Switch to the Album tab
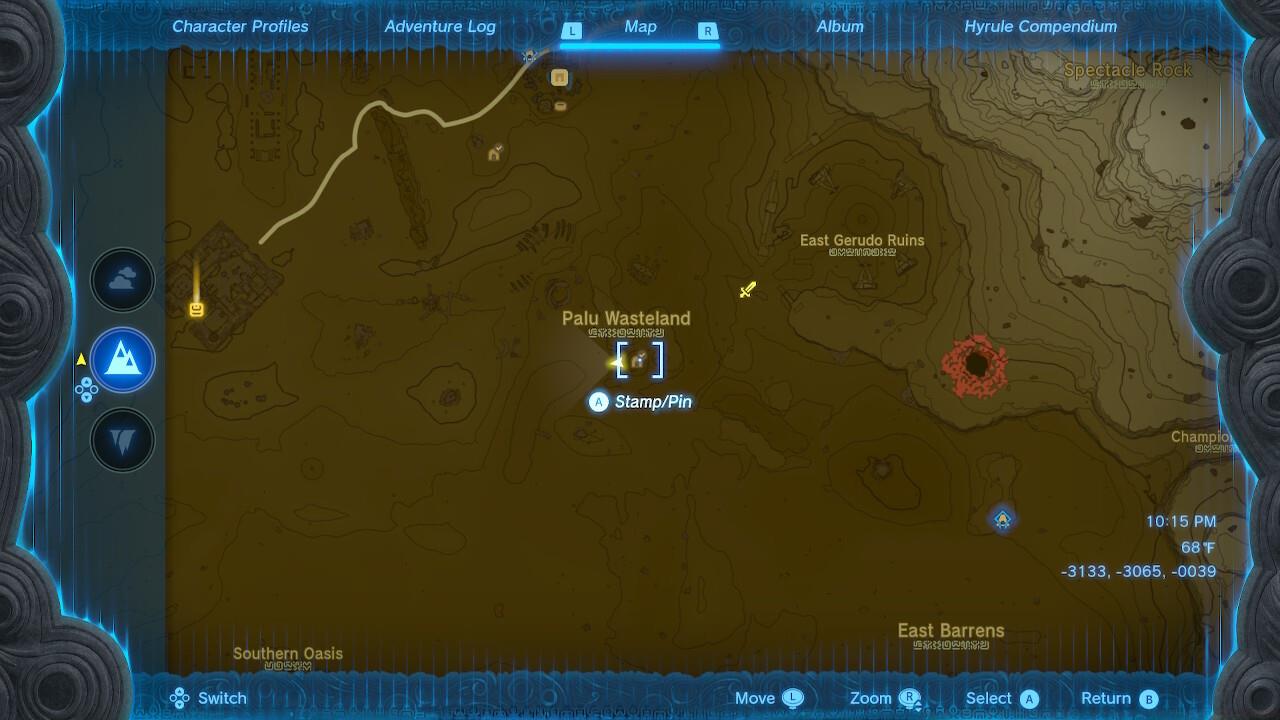1280x720 pixels. click(839, 26)
